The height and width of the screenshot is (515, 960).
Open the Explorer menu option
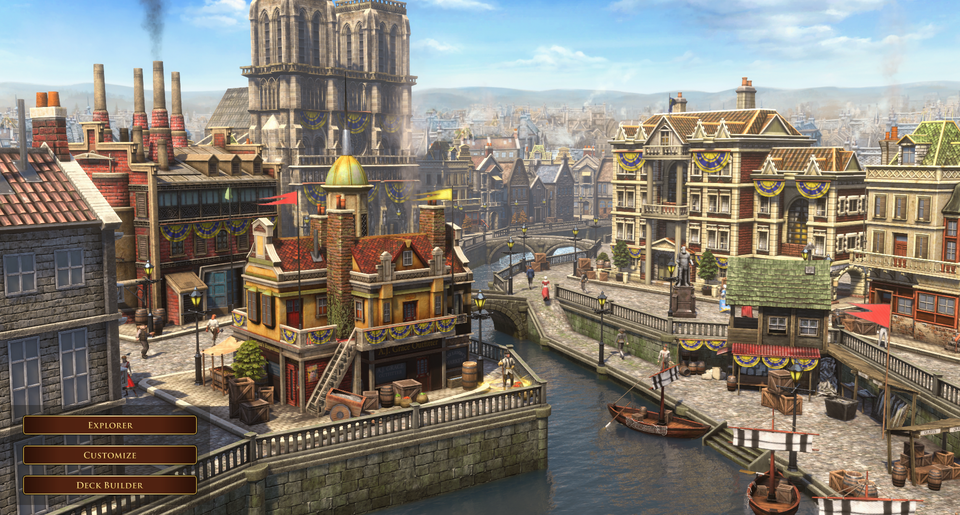coord(110,425)
